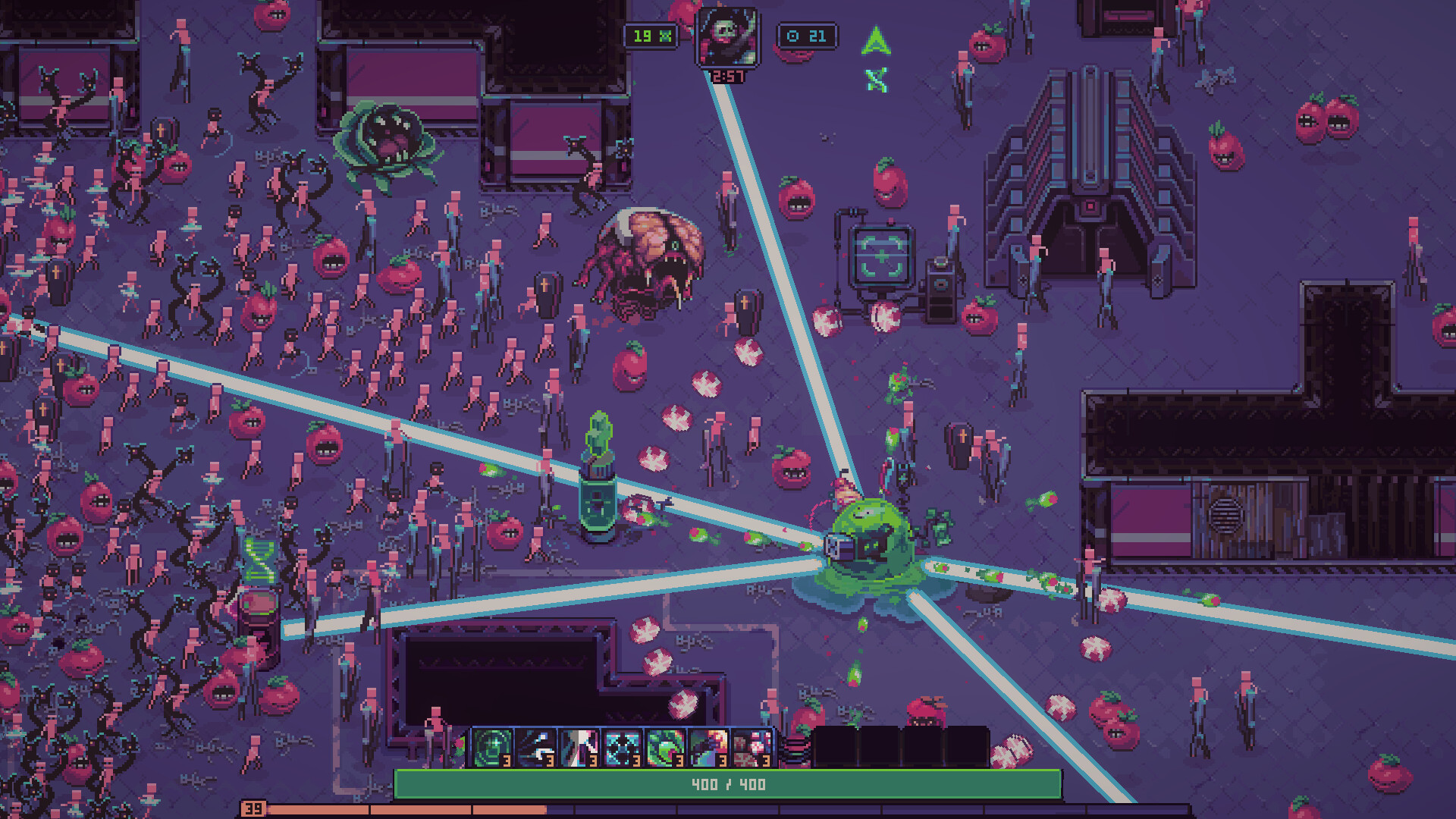This screenshot has height=819, width=1456.
Task: Click the coin counter showing 21
Action: click(808, 35)
